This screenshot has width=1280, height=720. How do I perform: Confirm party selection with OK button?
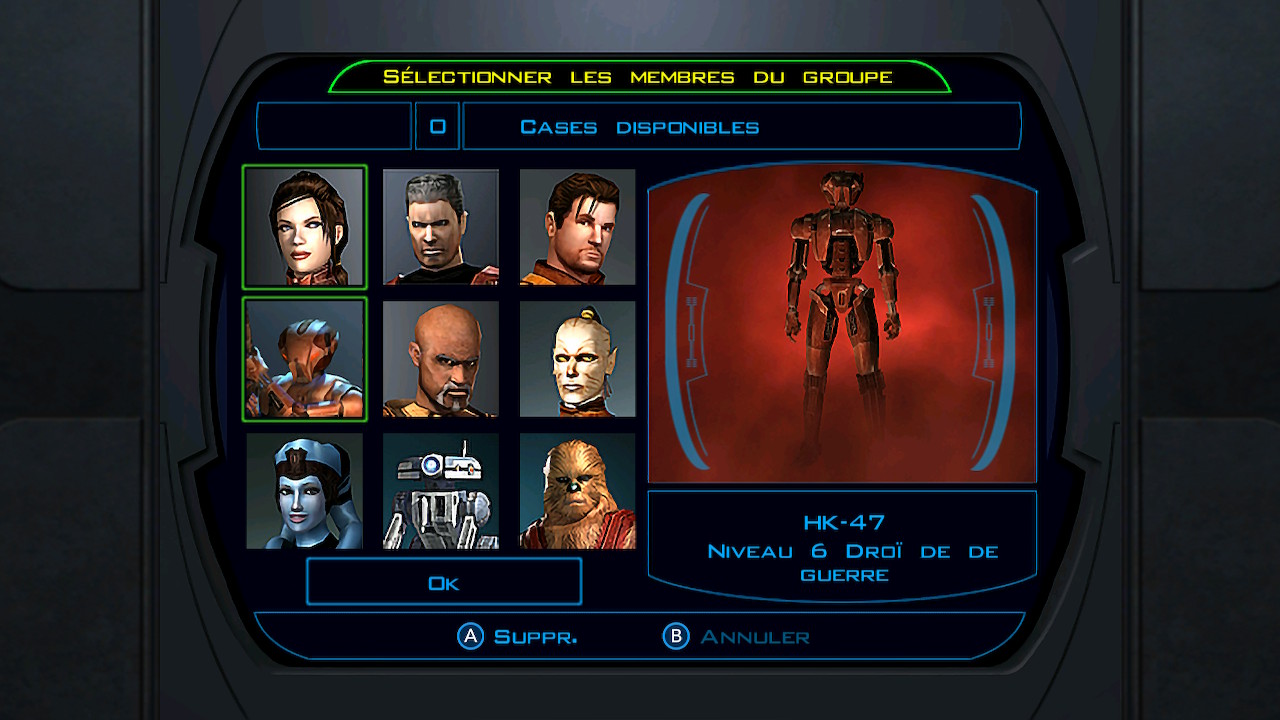[443, 582]
